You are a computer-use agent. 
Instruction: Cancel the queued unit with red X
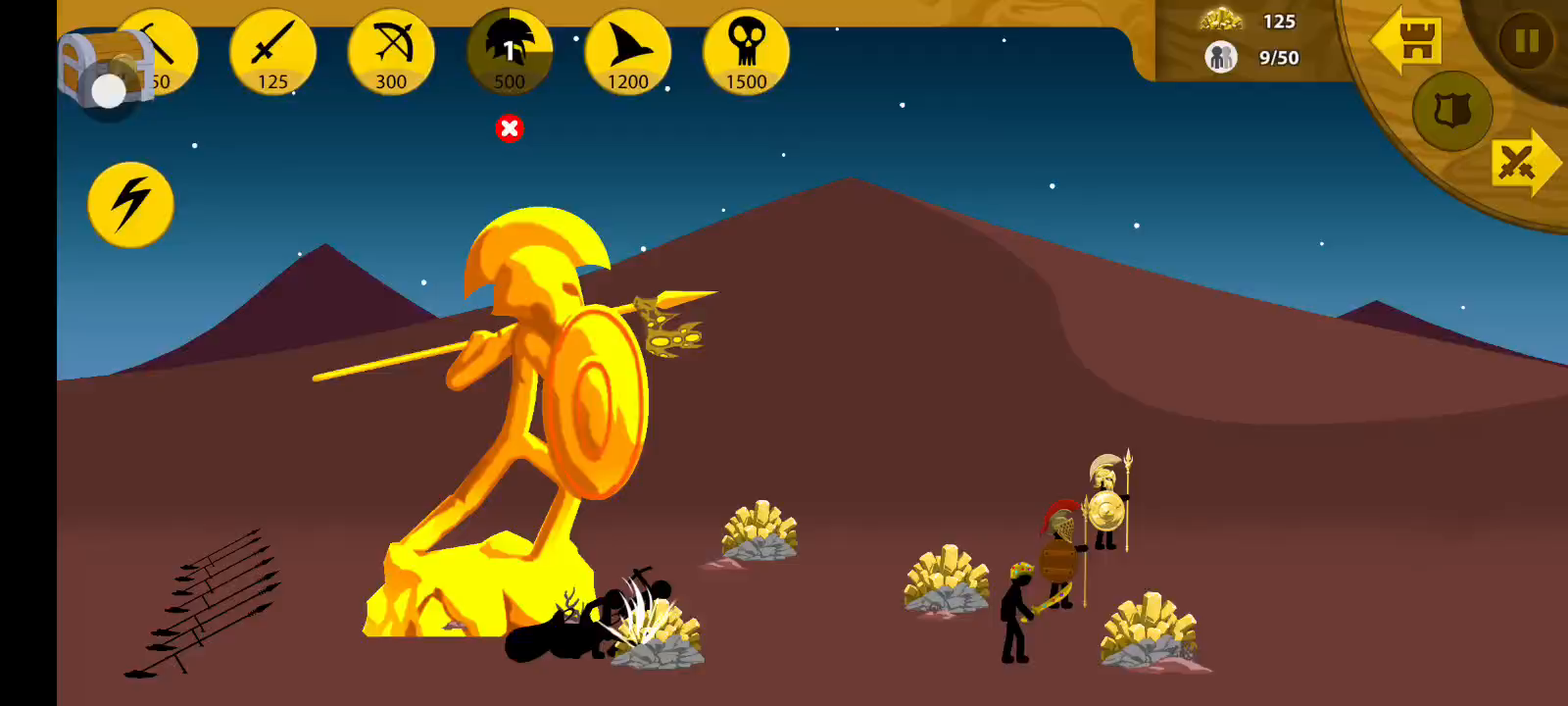pyautogui.click(x=510, y=128)
